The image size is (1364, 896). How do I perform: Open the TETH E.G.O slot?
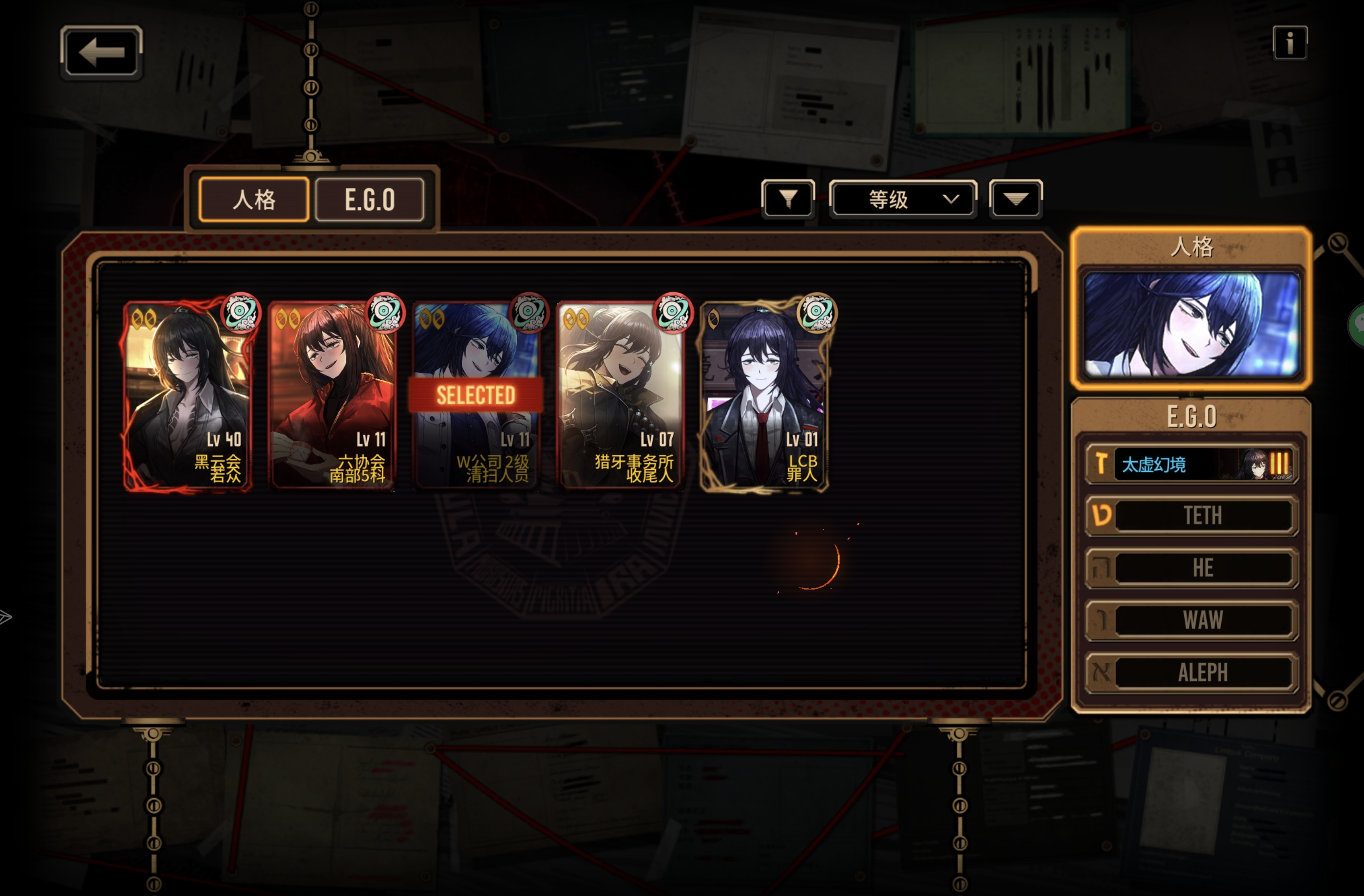(x=1191, y=516)
